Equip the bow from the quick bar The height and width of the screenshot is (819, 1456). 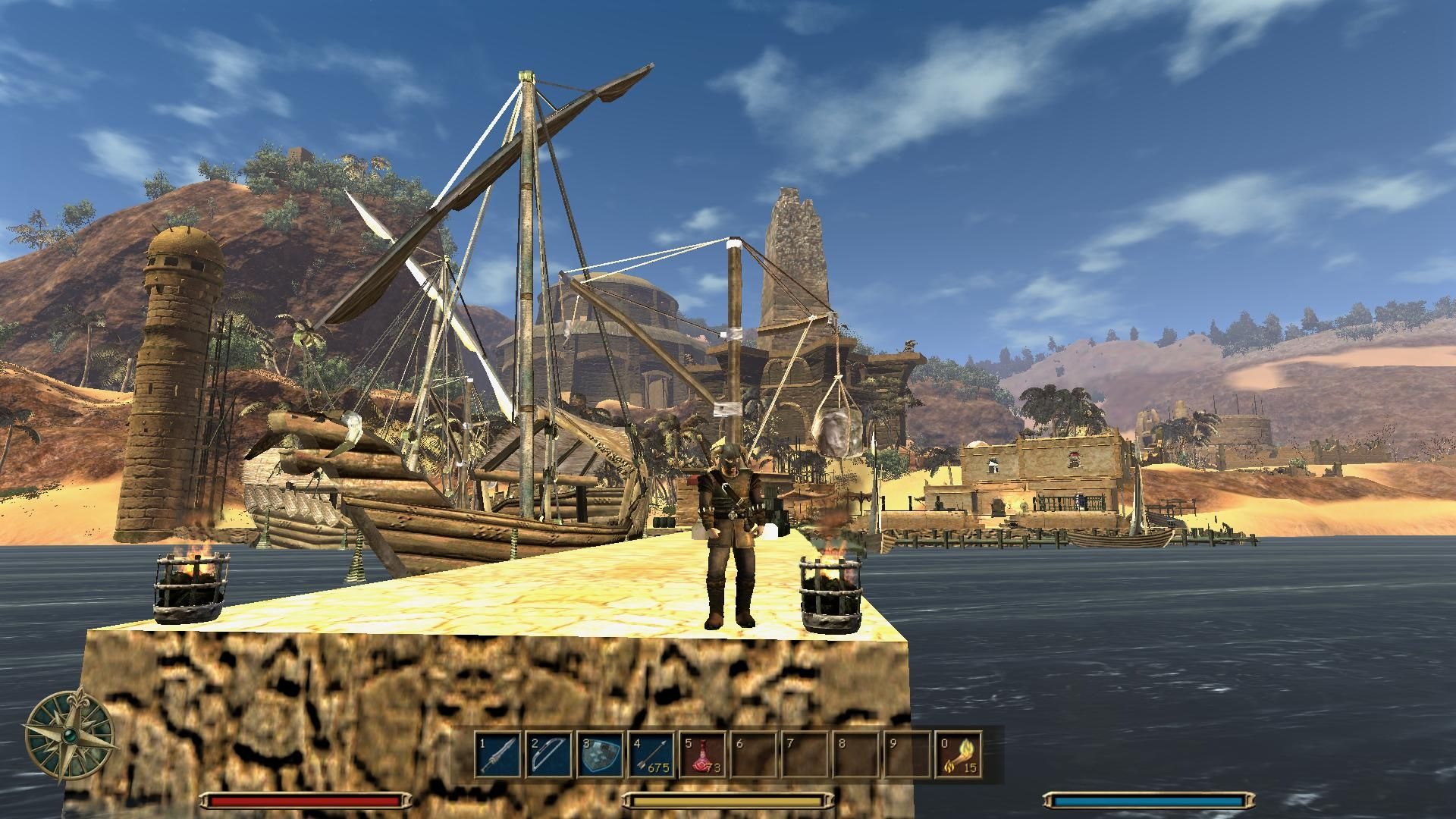[x=550, y=754]
